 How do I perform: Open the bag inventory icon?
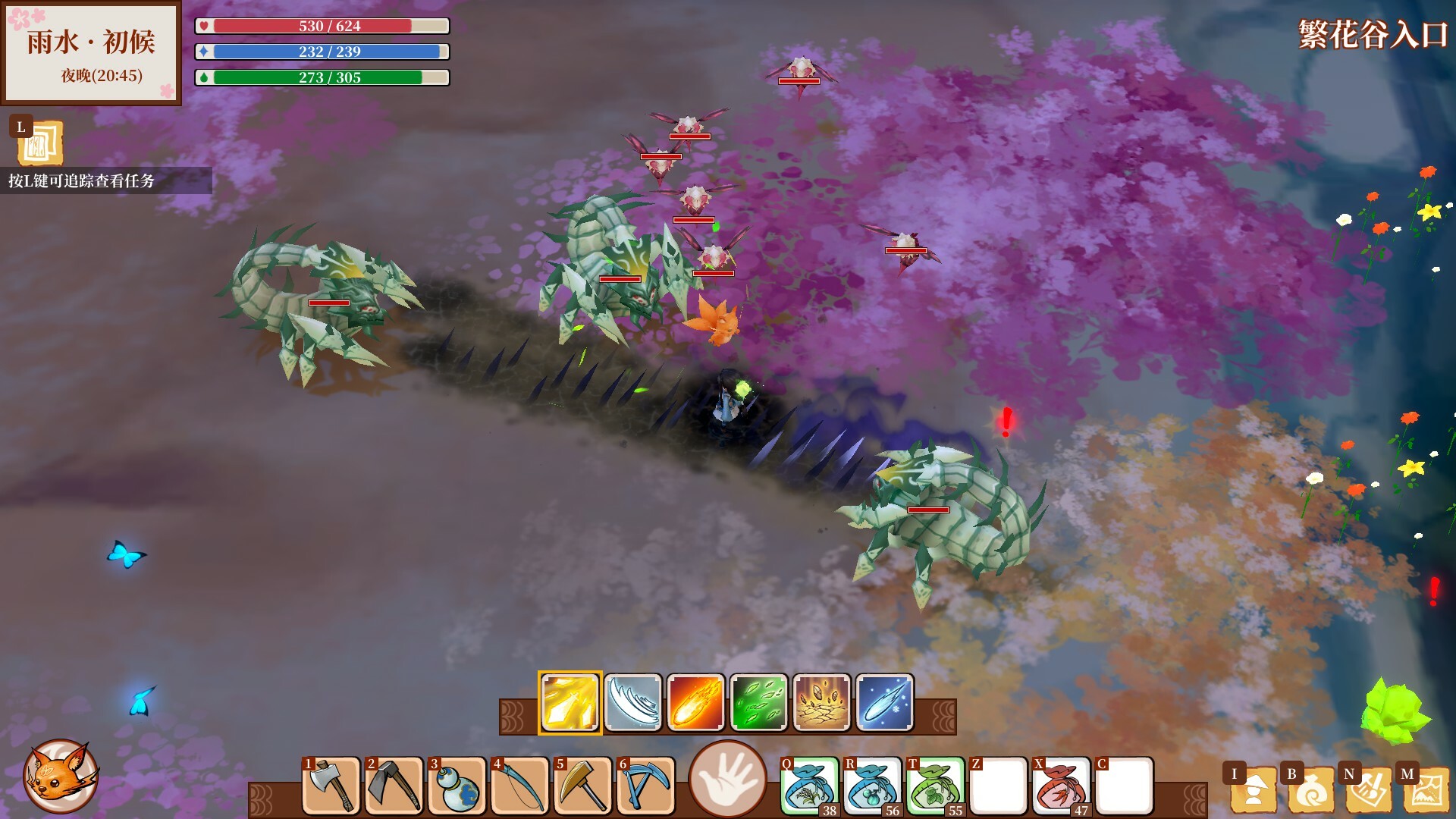coord(1310,789)
